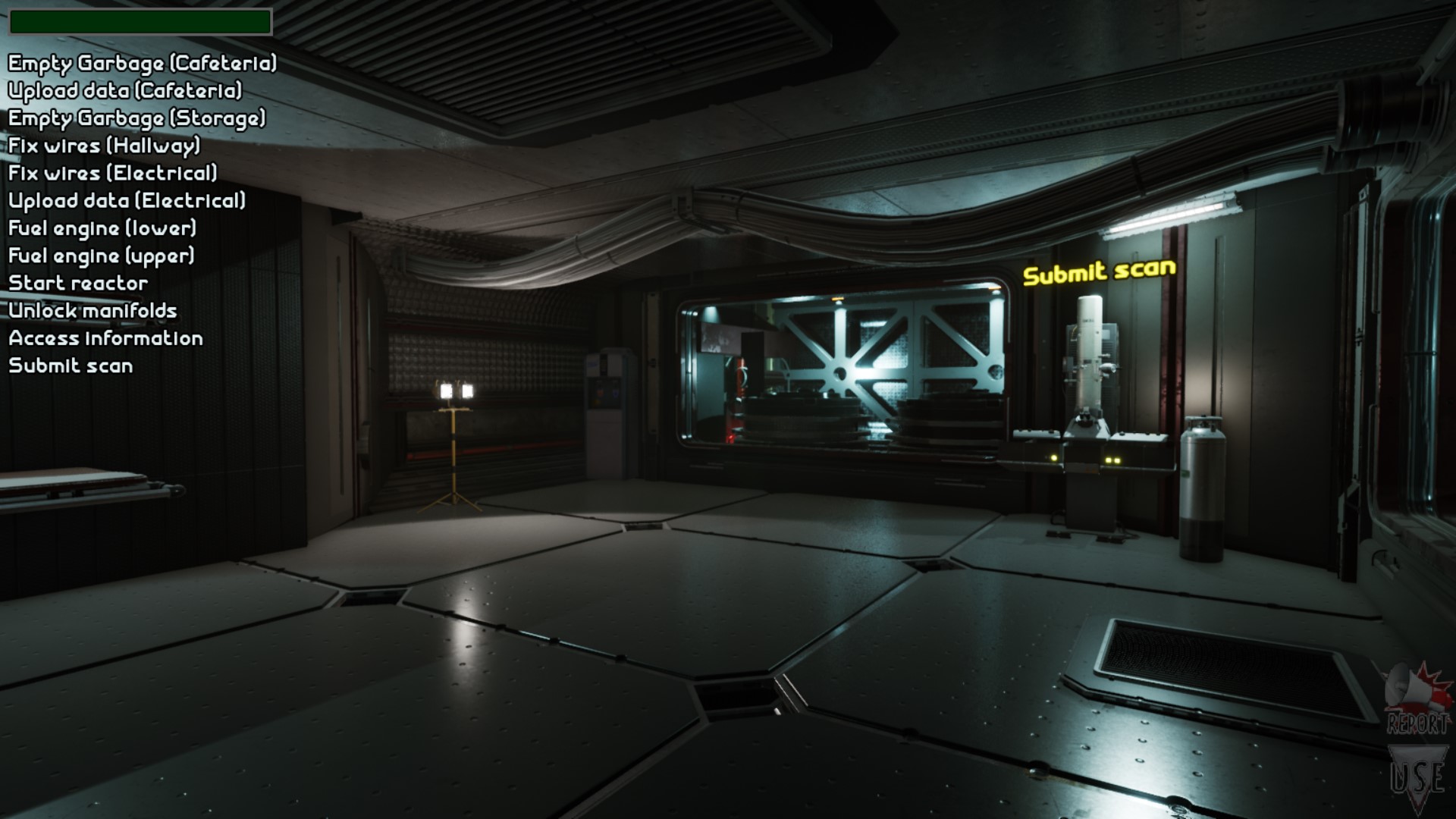Screen dimensions: 1456x819
Task: Click the Start reactor task entry
Action: click(78, 284)
